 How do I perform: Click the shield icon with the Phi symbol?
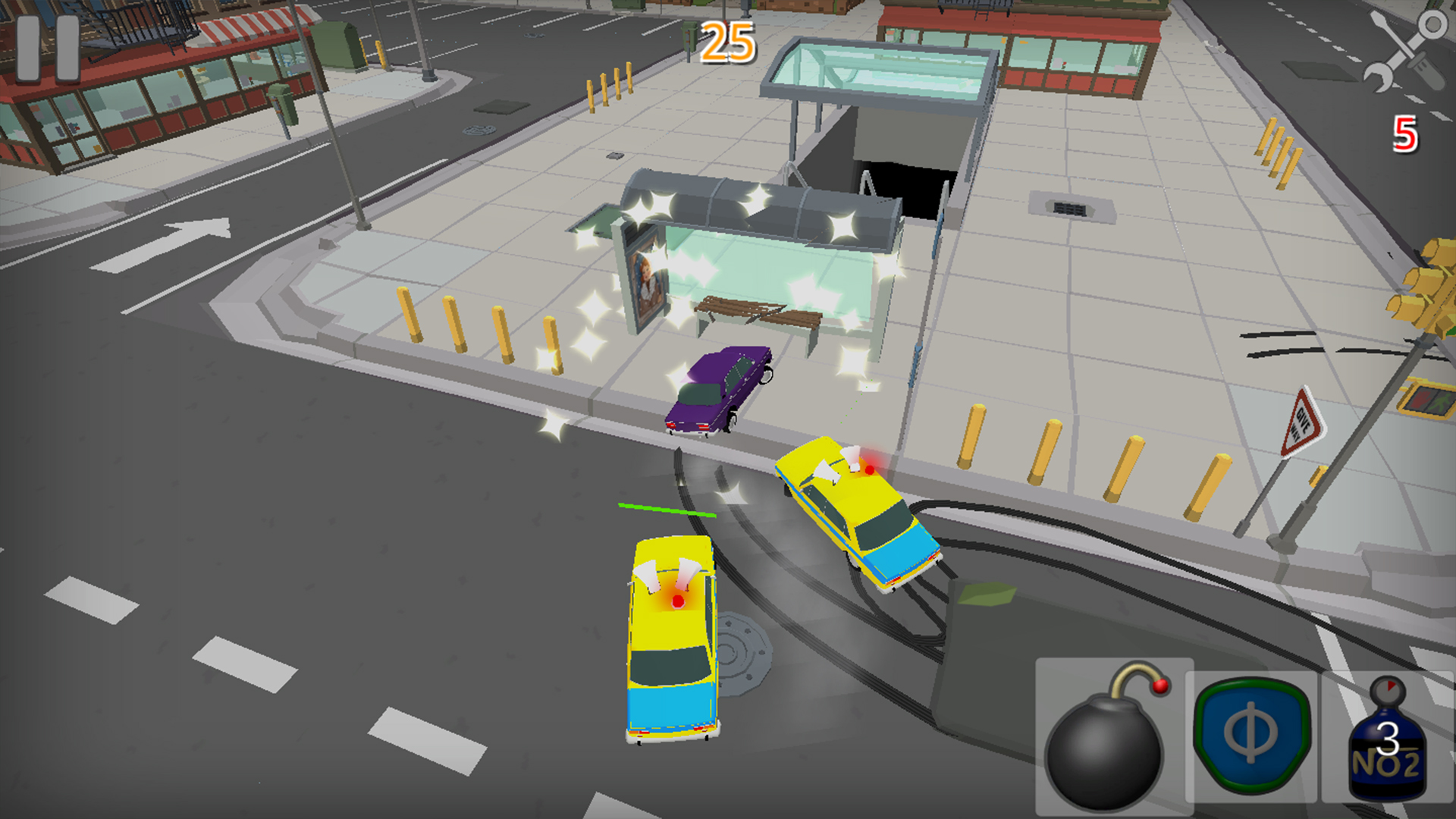coord(1253,733)
